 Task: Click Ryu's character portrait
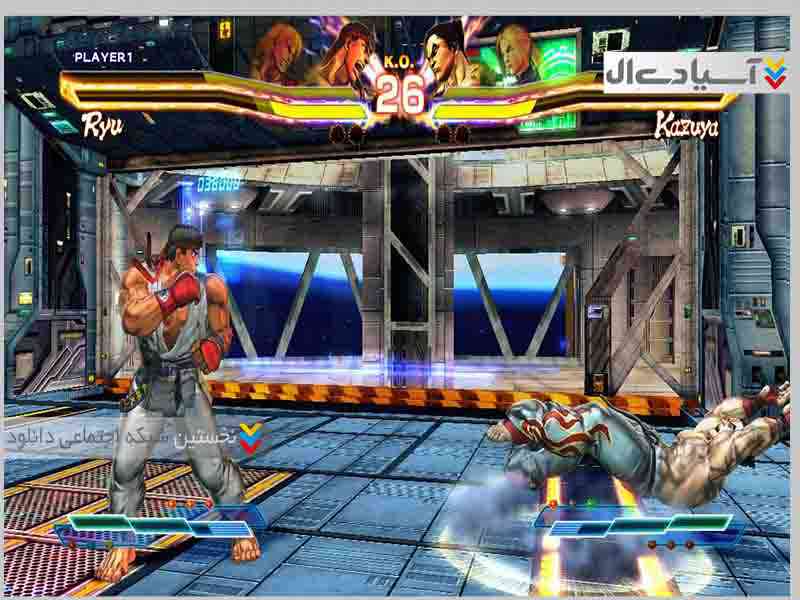[x=342, y=55]
